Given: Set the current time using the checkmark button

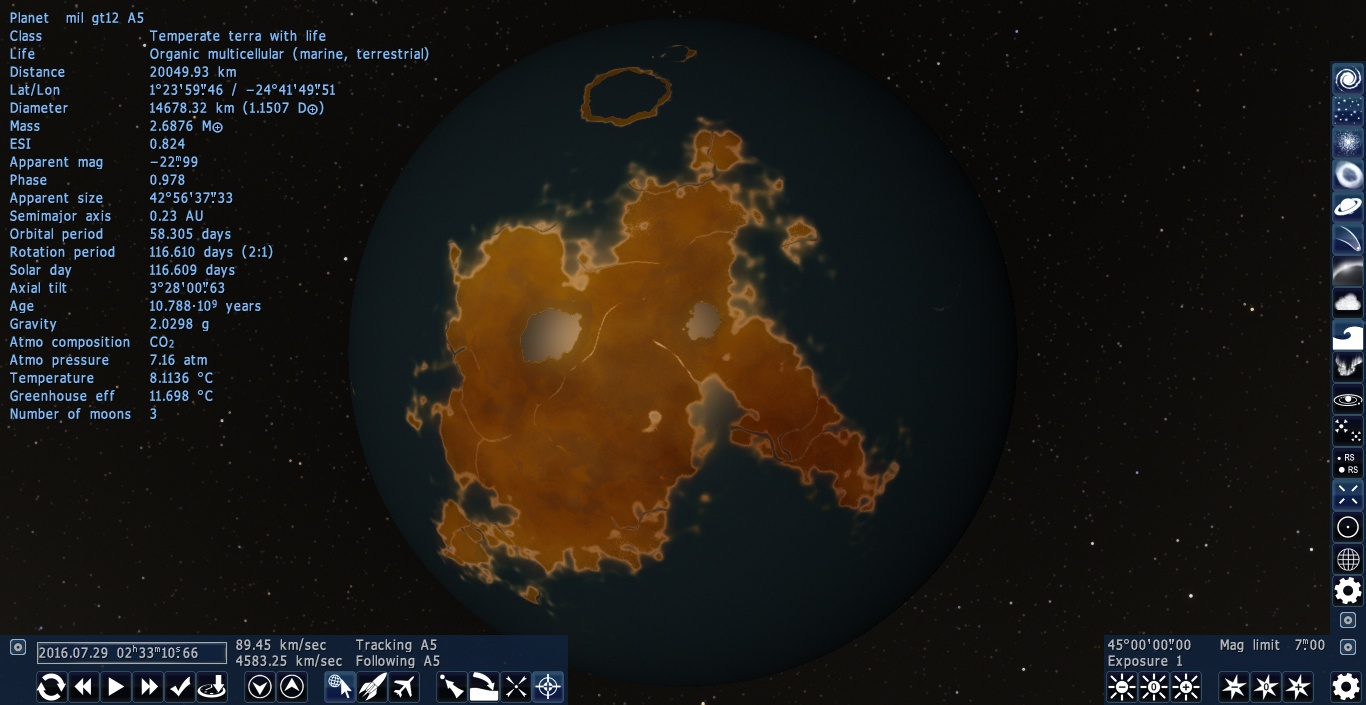Looking at the screenshot, I should (180, 687).
